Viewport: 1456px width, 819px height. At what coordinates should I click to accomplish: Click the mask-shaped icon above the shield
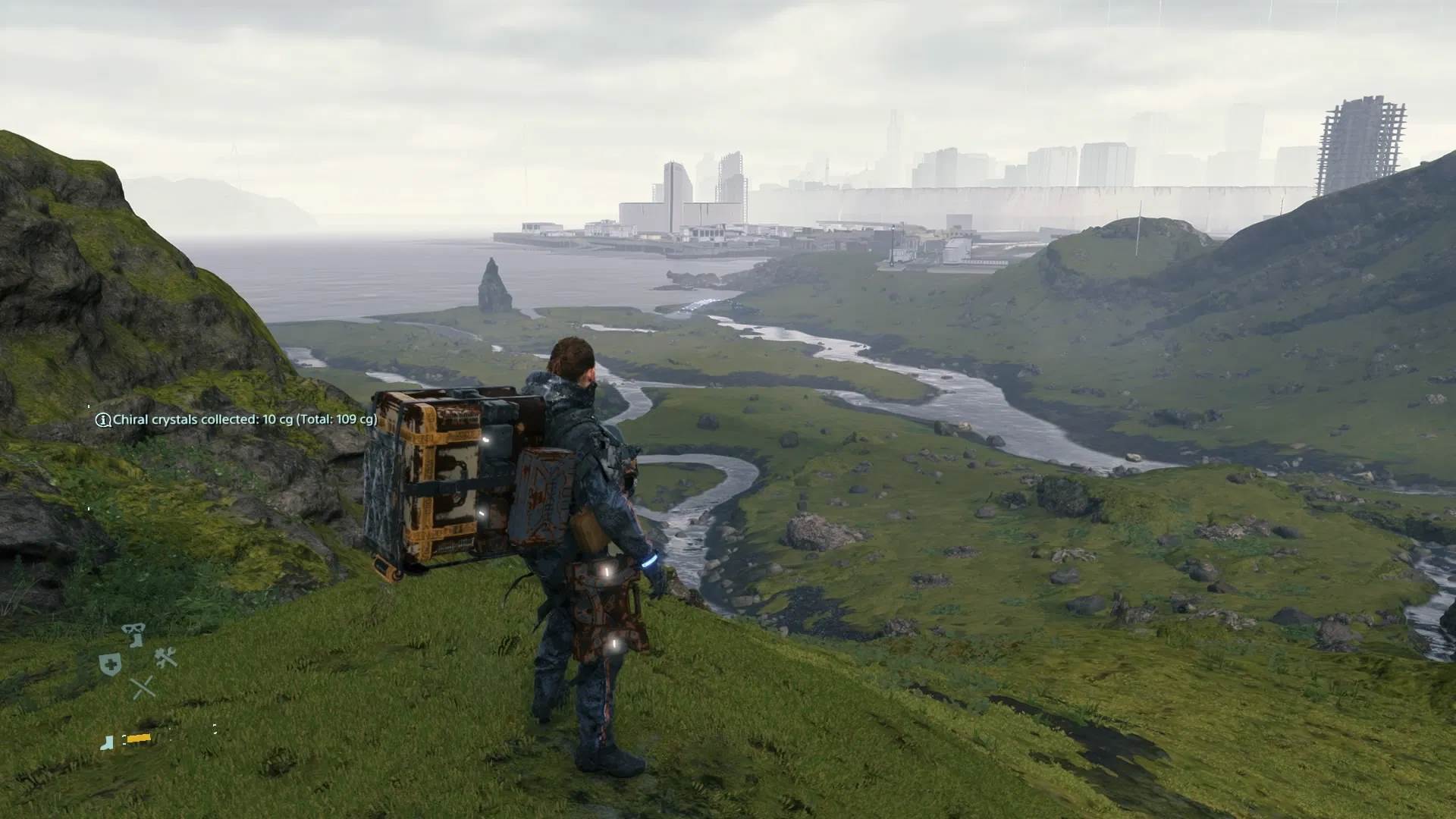(132, 628)
